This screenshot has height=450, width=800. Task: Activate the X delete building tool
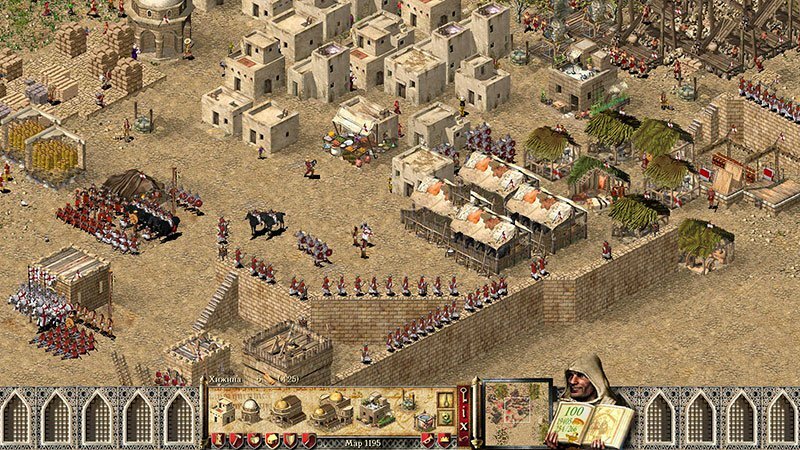[x=463, y=425]
